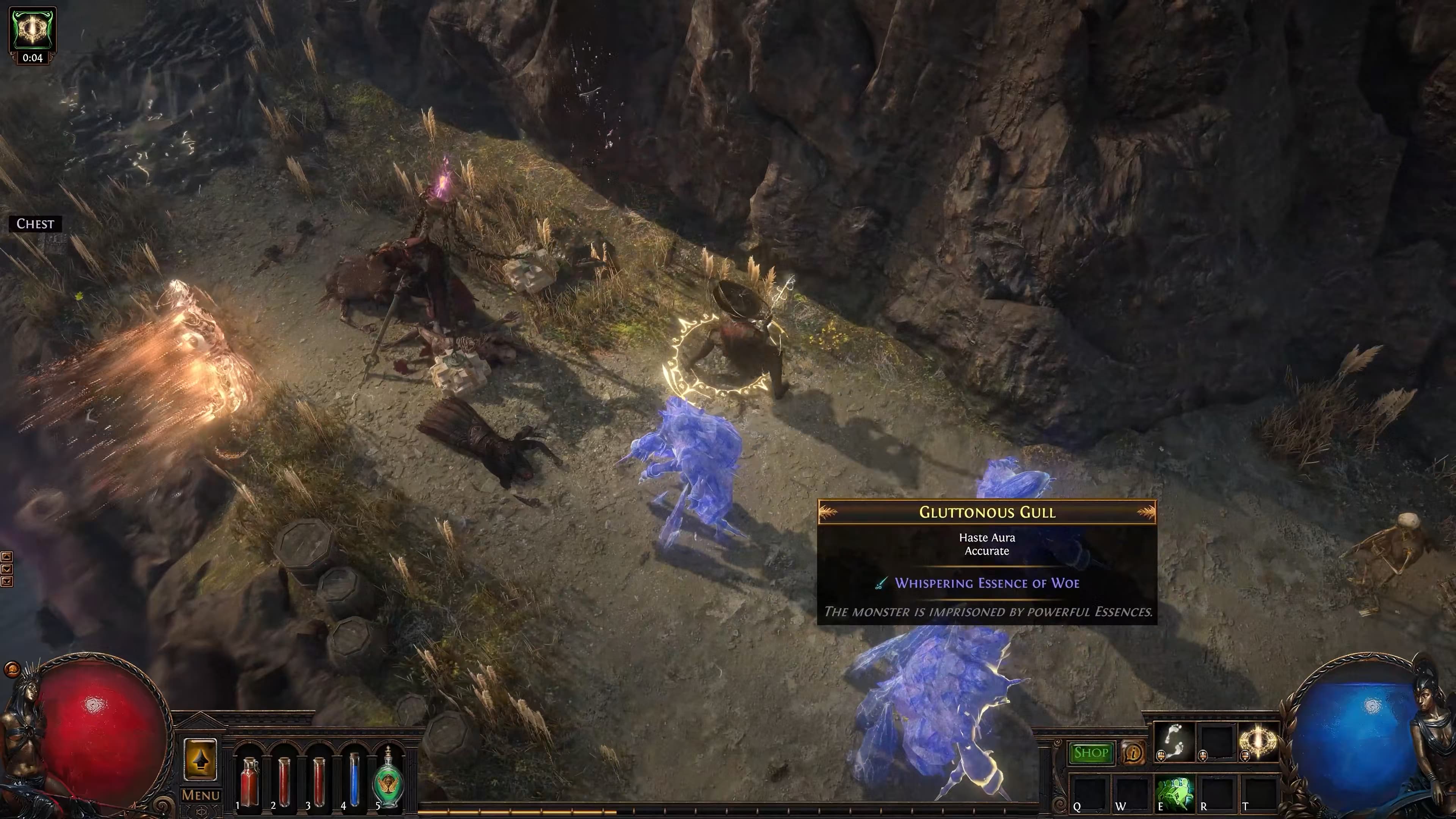Collapse chat with the down arrow chevron
Viewport: 1456px width, 819px height.
pos(7,569)
